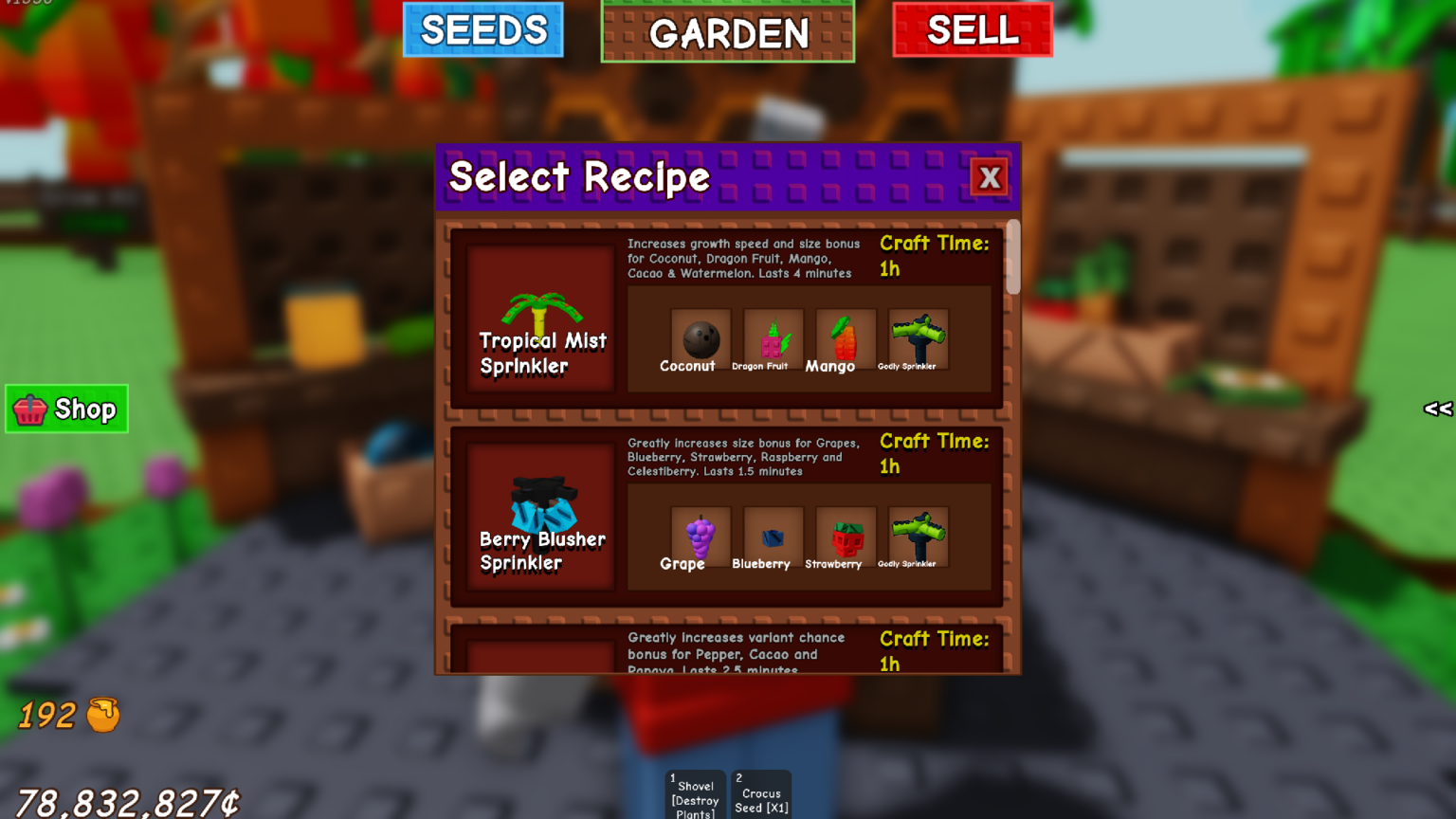Select the Strawberry ingredient icon
This screenshot has height=819, width=1456.
(x=844, y=537)
